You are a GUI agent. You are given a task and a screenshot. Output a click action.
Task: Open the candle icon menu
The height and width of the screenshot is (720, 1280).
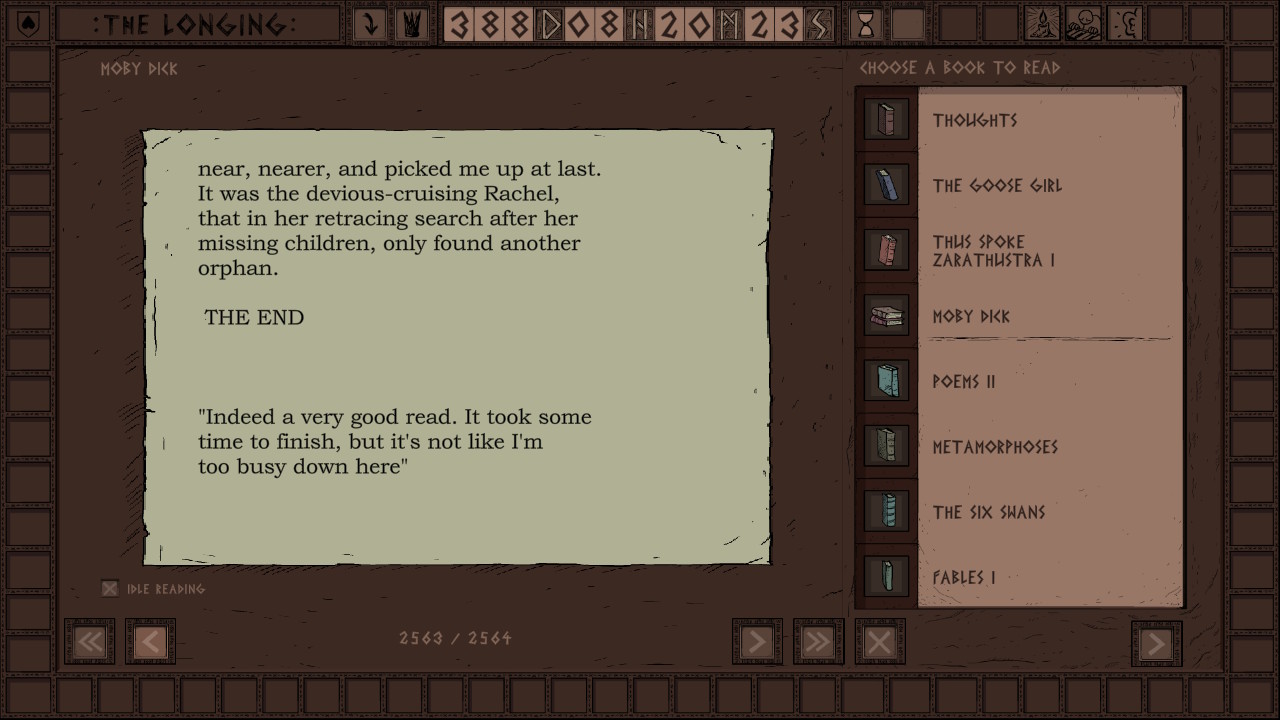coord(1044,24)
